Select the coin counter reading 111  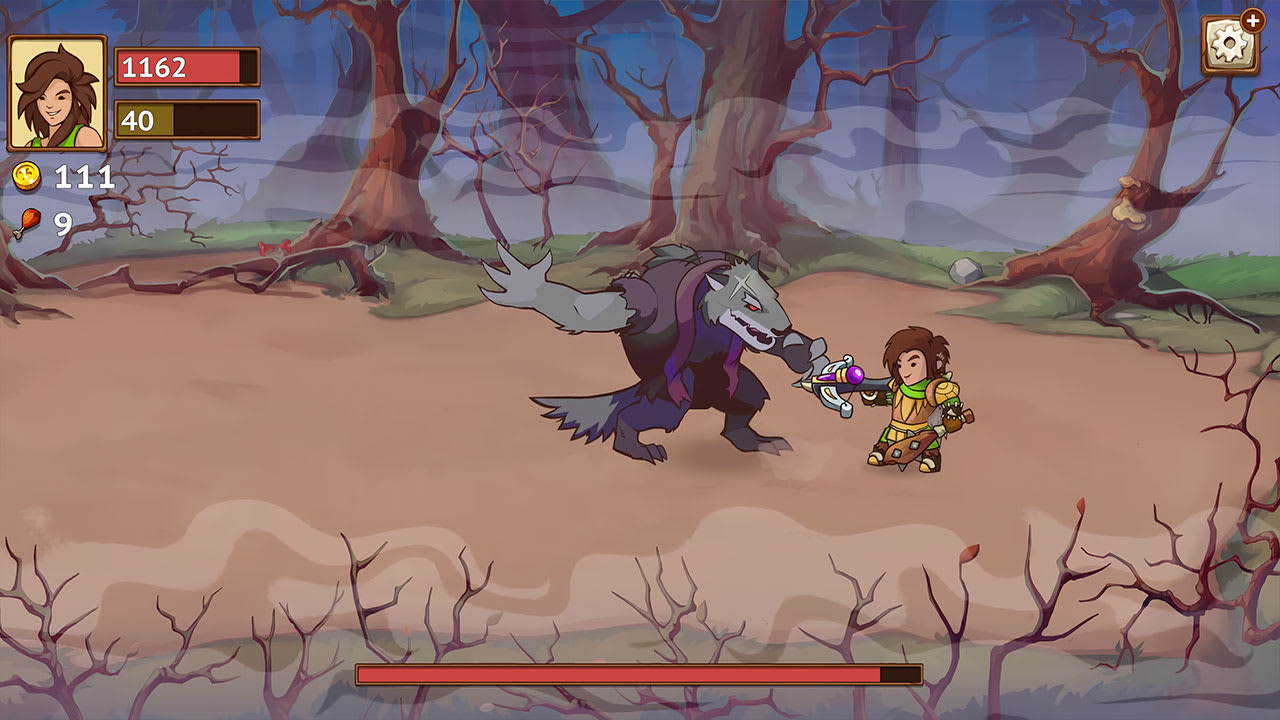[85, 178]
